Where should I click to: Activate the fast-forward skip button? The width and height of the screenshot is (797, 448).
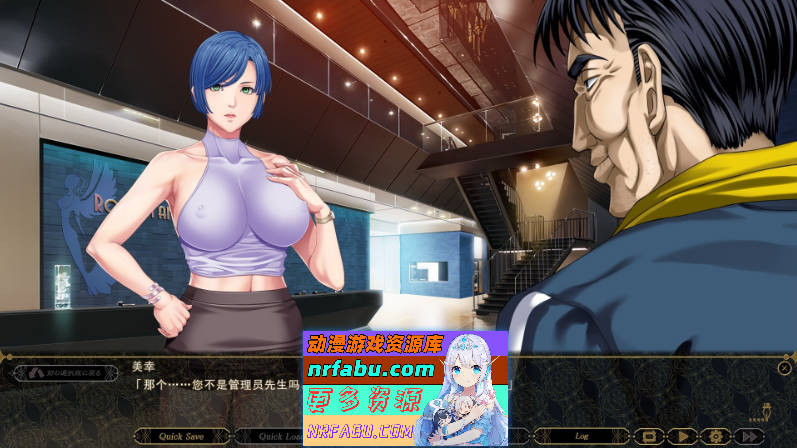click(x=749, y=436)
